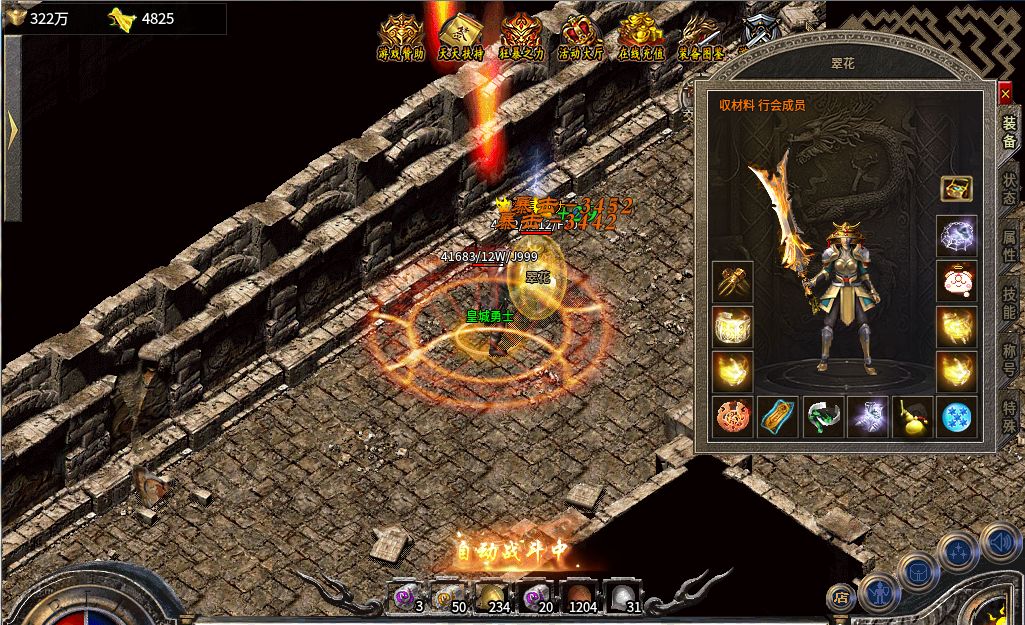1025x625 pixels.
Task: Expand the left side panel arrow
Action: click(x=13, y=128)
